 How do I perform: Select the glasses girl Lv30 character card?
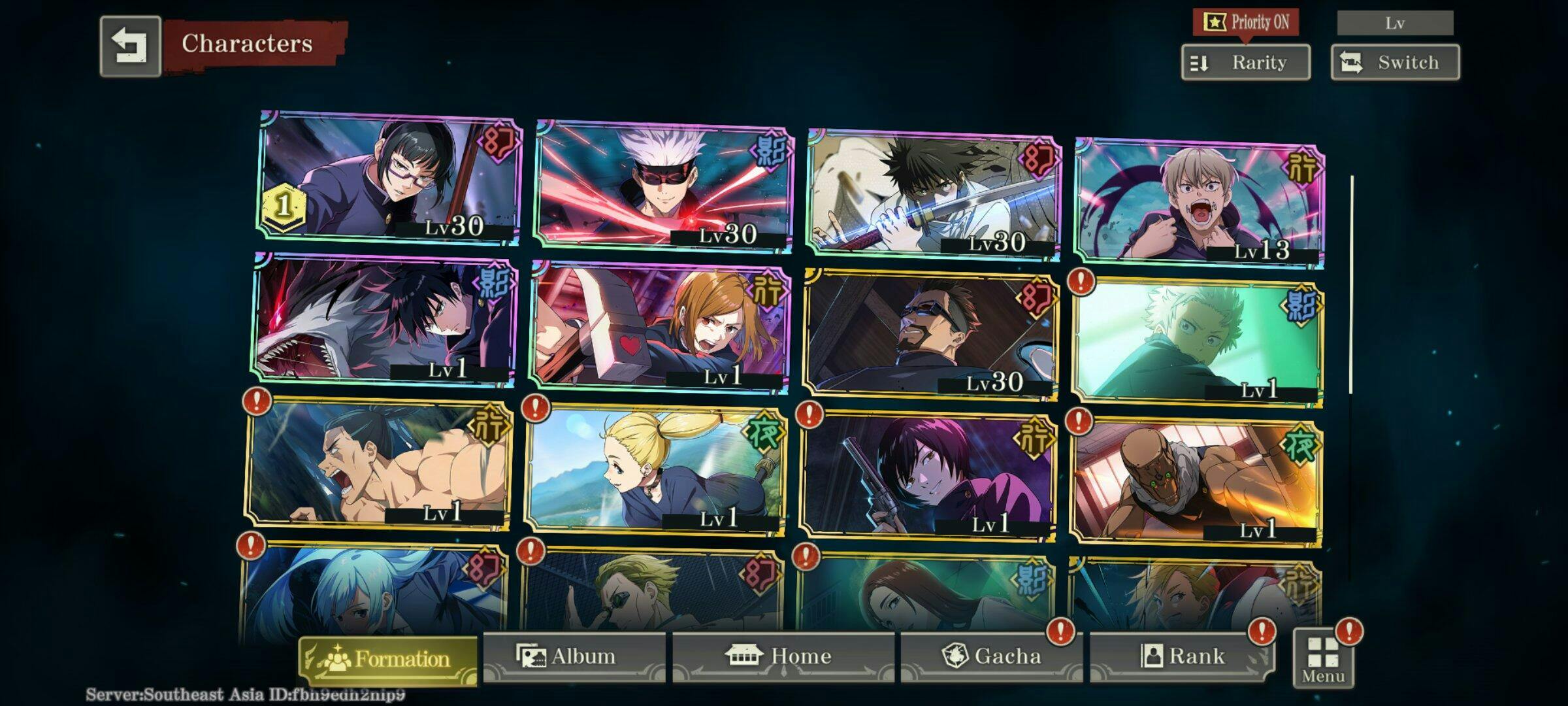pos(390,178)
